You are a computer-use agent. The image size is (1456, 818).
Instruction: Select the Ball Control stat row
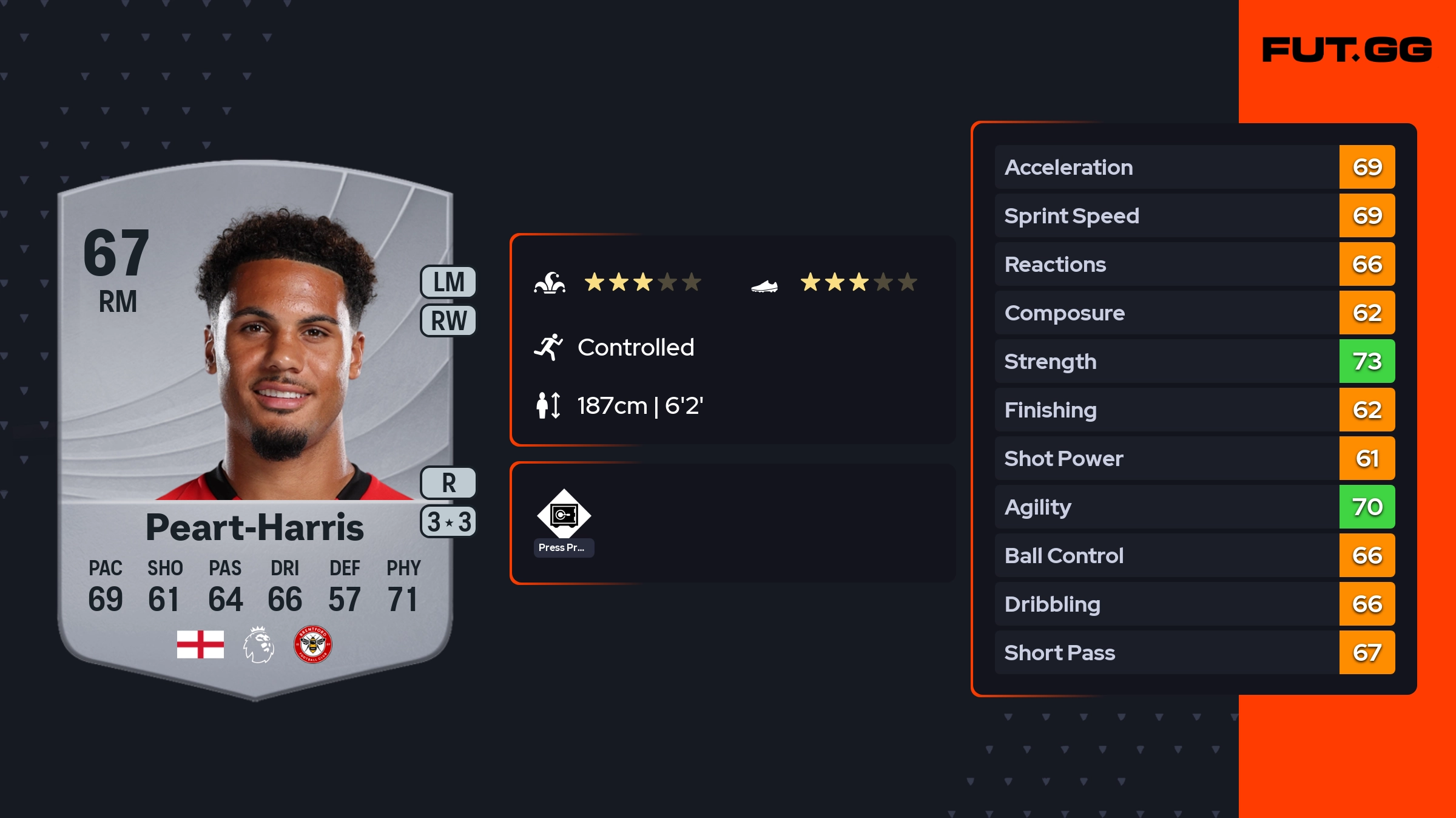1194,555
